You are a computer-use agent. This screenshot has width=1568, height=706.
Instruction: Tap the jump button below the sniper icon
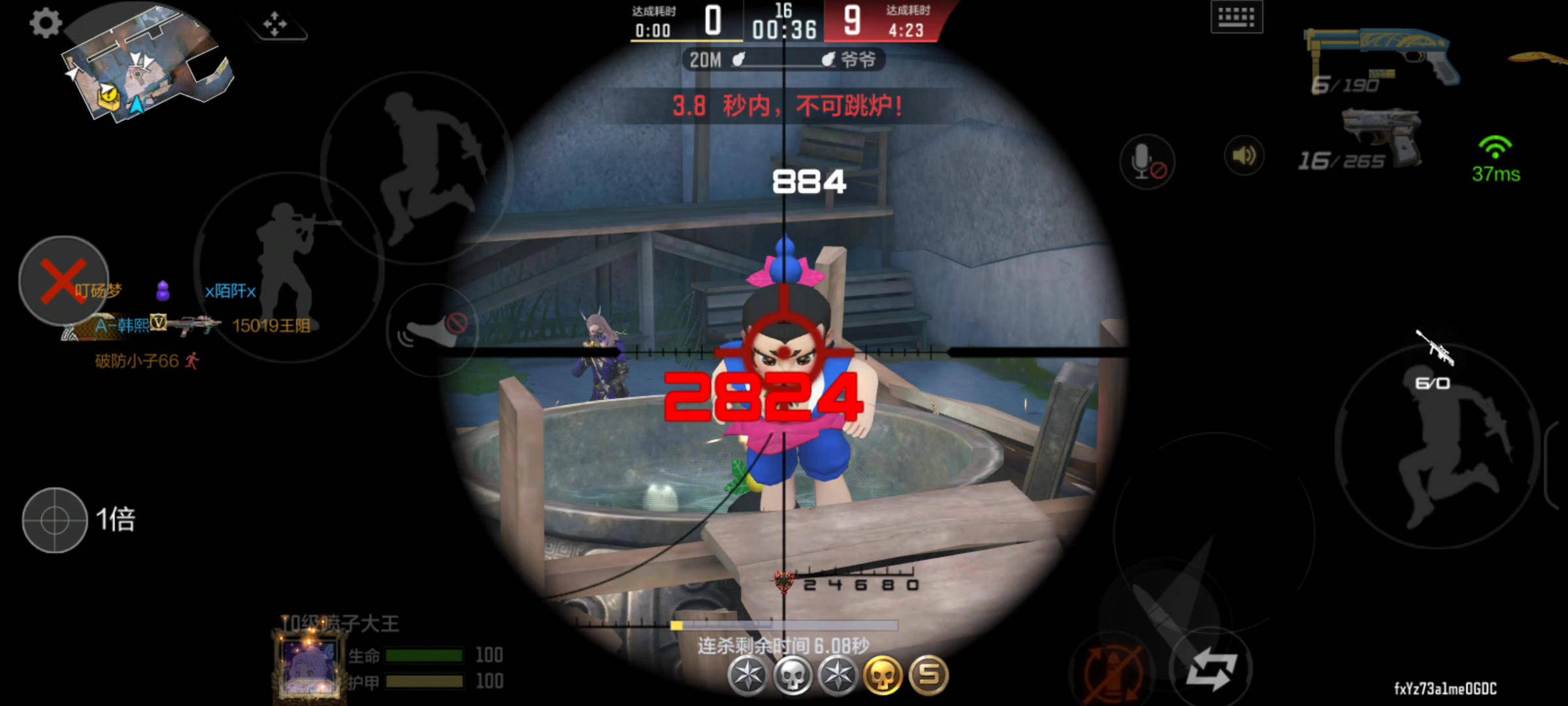pos(1437,451)
